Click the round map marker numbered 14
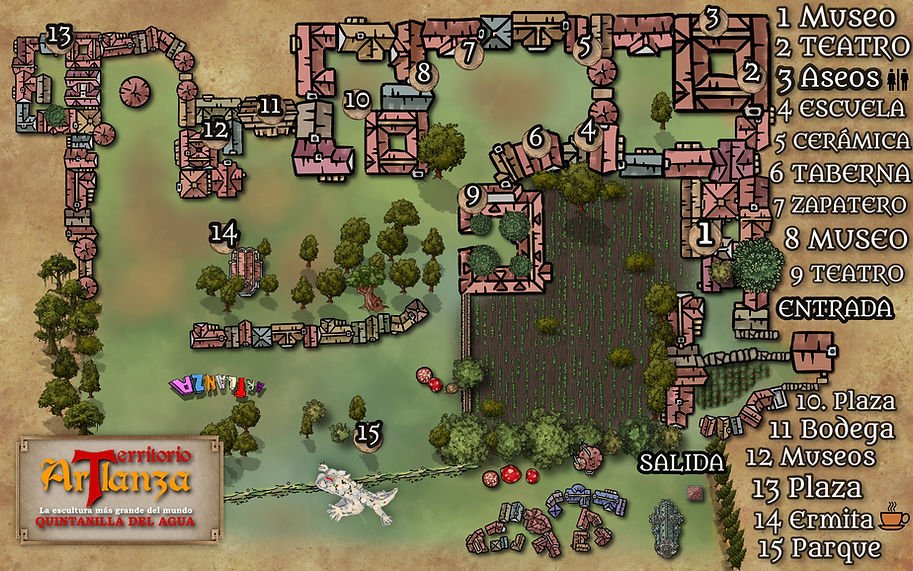Screen dimensions: 913x571 coord(224,234)
